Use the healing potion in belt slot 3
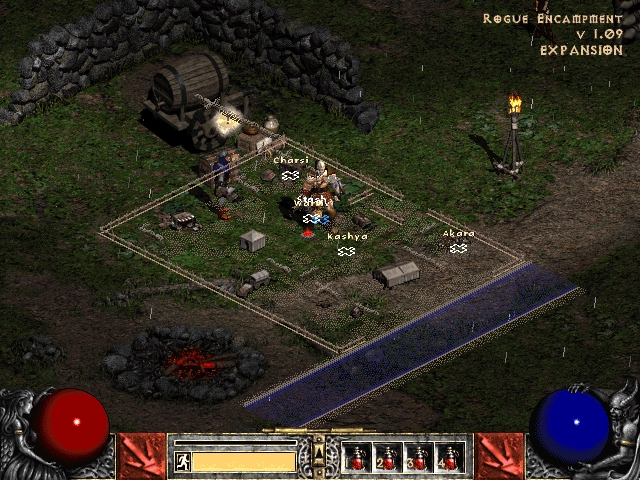The height and width of the screenshot is (480, 640). [x=419, y=458]
